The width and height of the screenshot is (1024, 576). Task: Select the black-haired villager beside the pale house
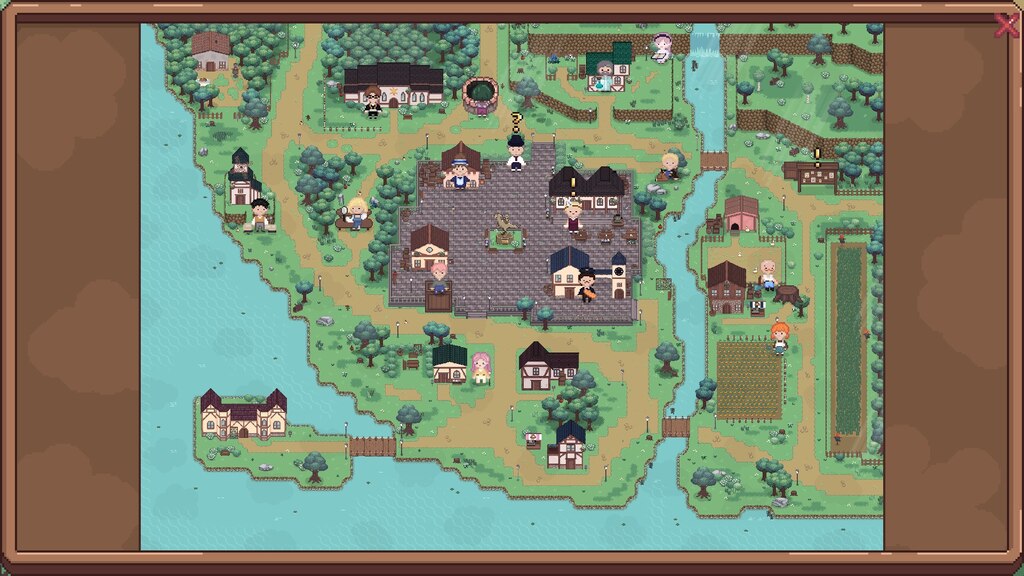[x=260, y=214]
